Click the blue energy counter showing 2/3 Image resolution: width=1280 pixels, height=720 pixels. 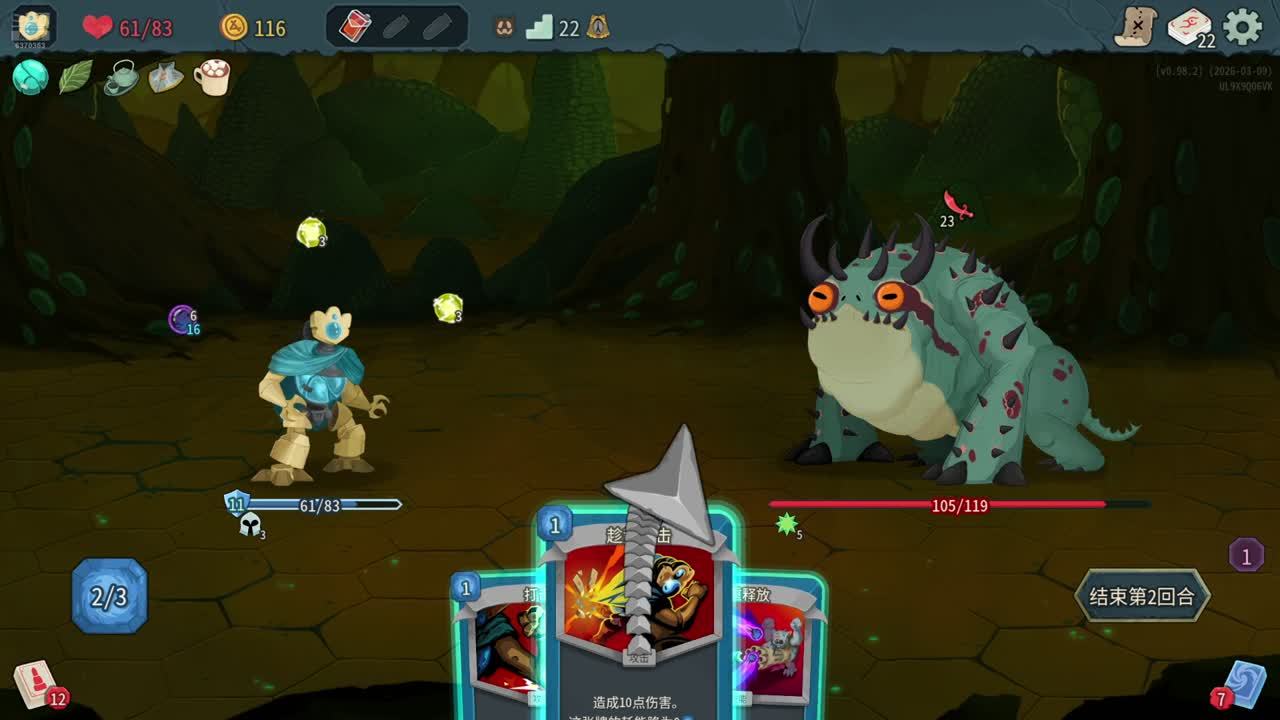(x=109, y=597)
